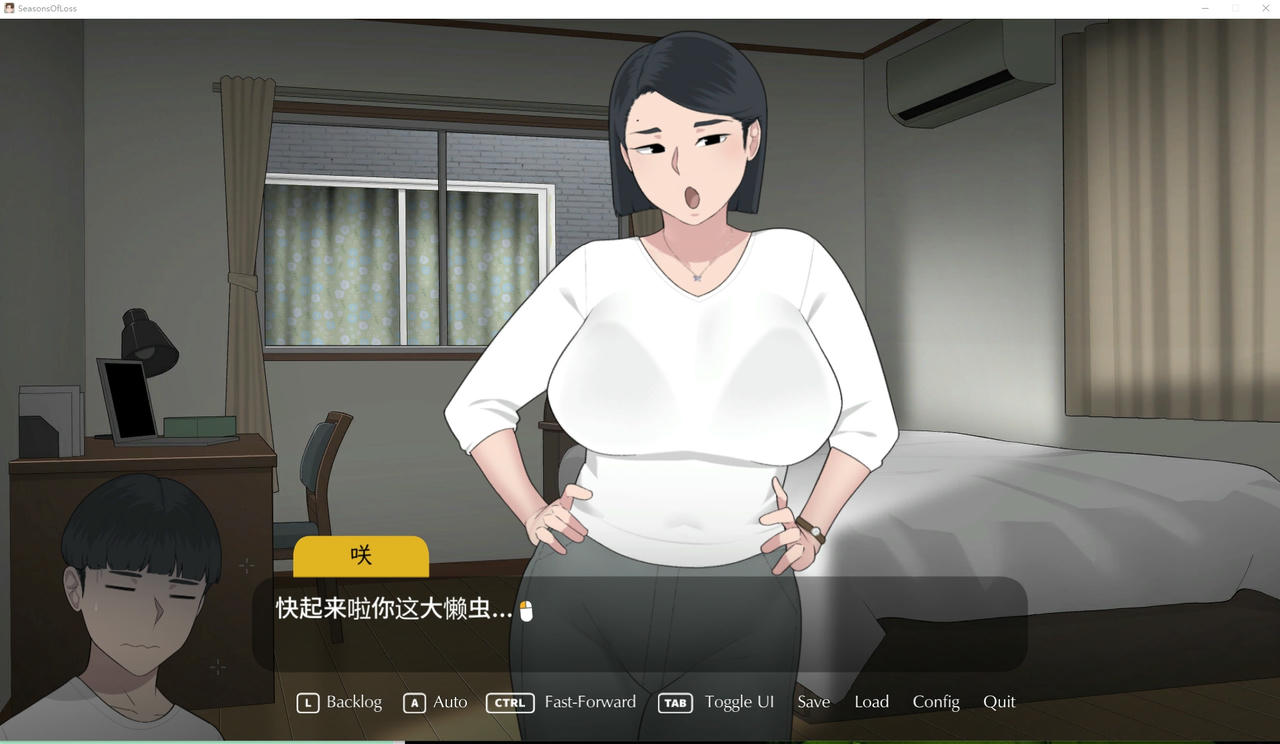Click Save to save your progress
This screenshot has width=1280, height=744.
point(813,702)
